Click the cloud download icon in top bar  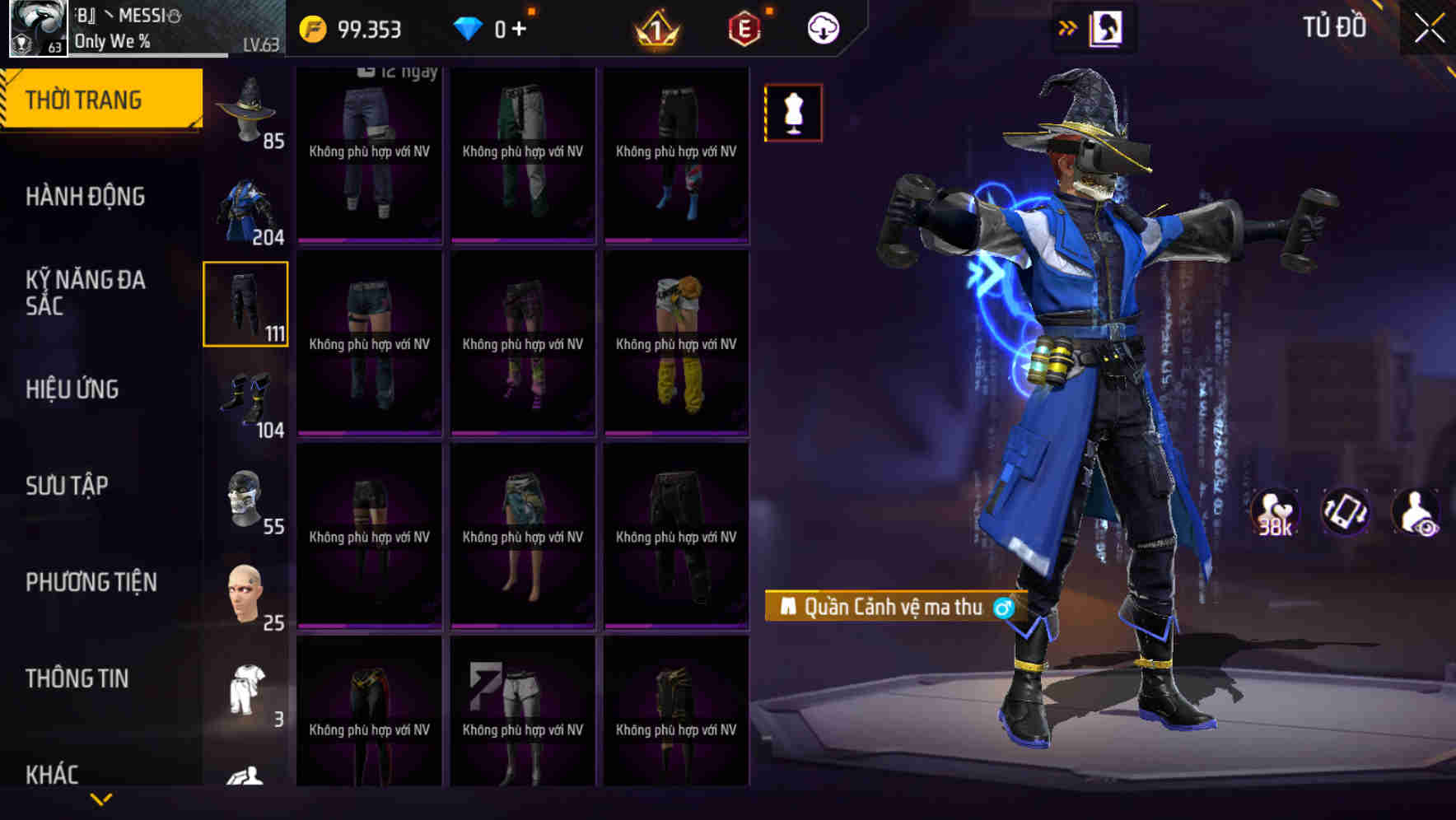point(822,27)
